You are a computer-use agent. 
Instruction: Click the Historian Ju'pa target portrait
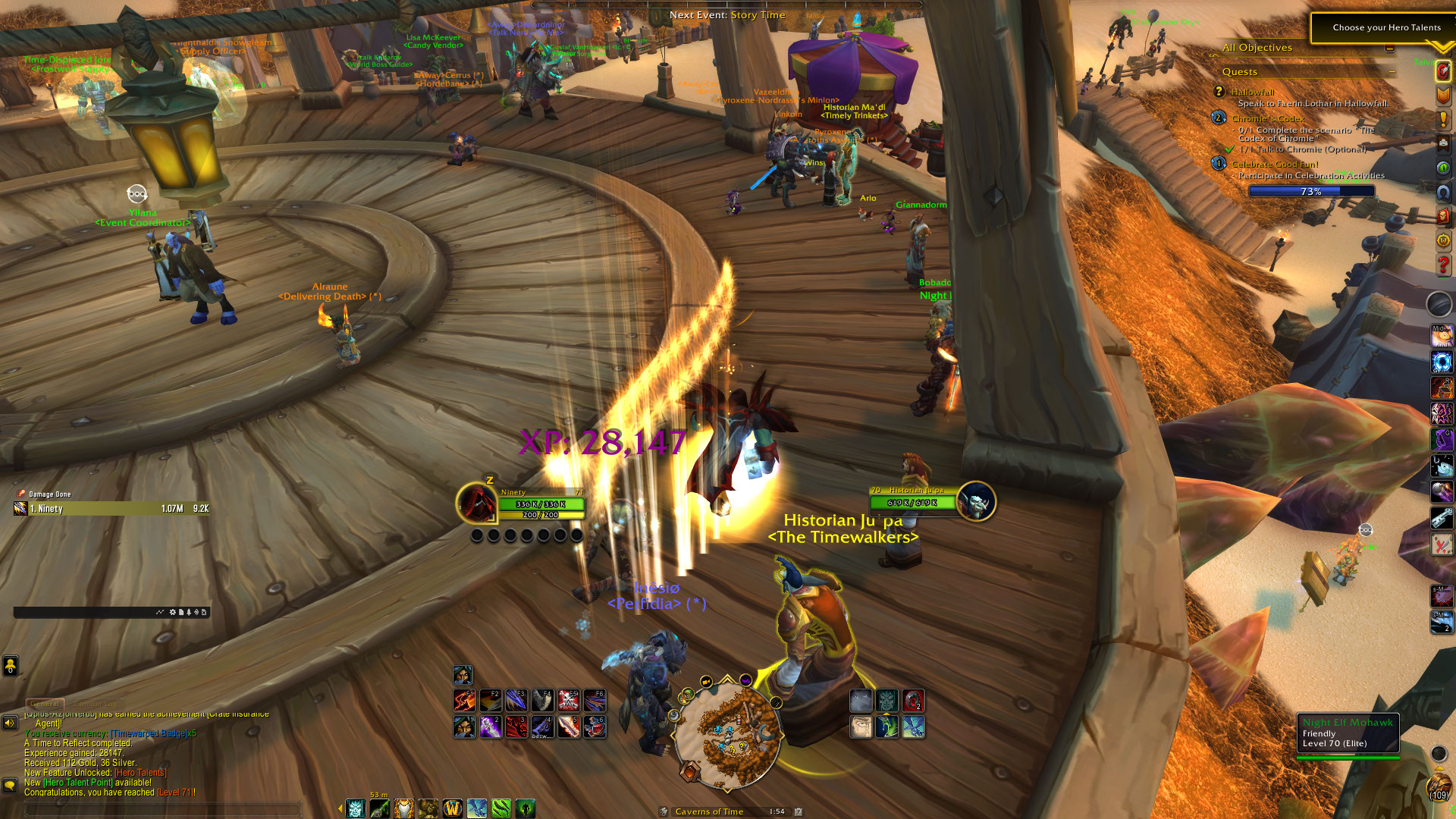976,501
